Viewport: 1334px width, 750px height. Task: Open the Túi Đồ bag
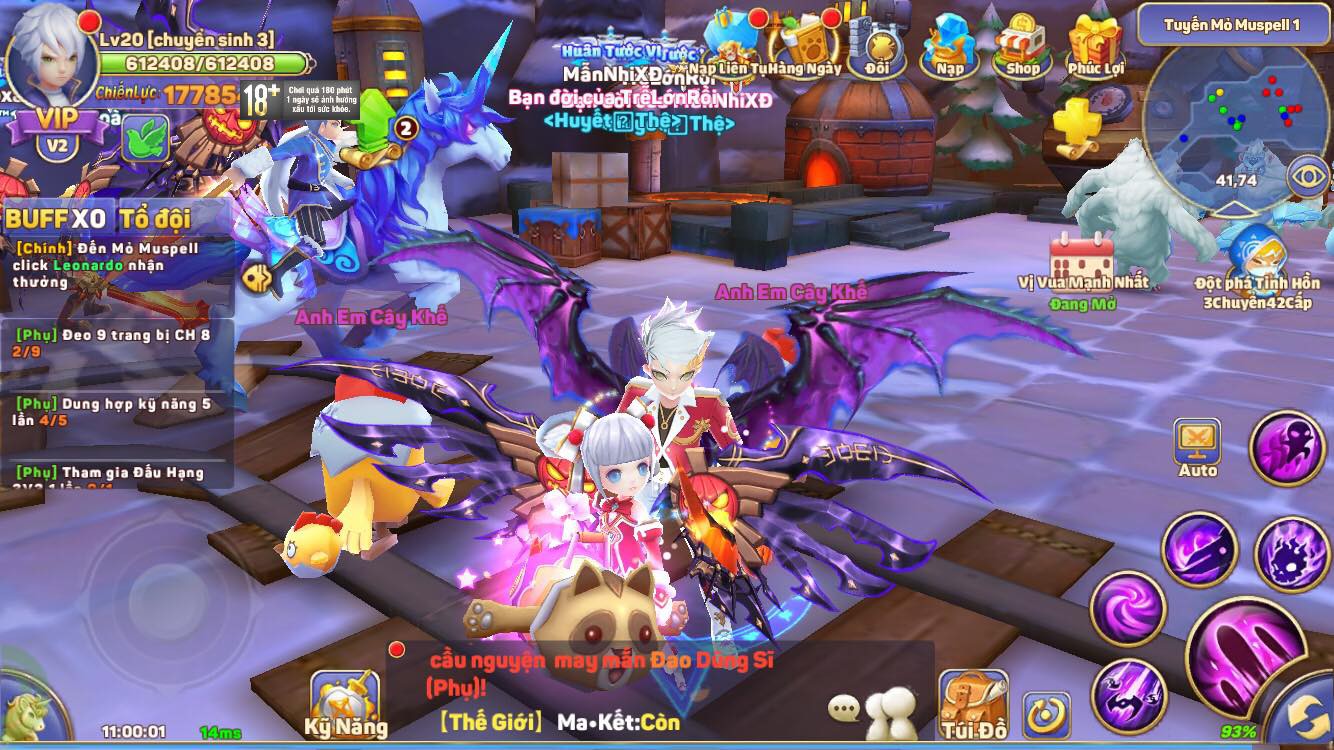tap(973, 704)
